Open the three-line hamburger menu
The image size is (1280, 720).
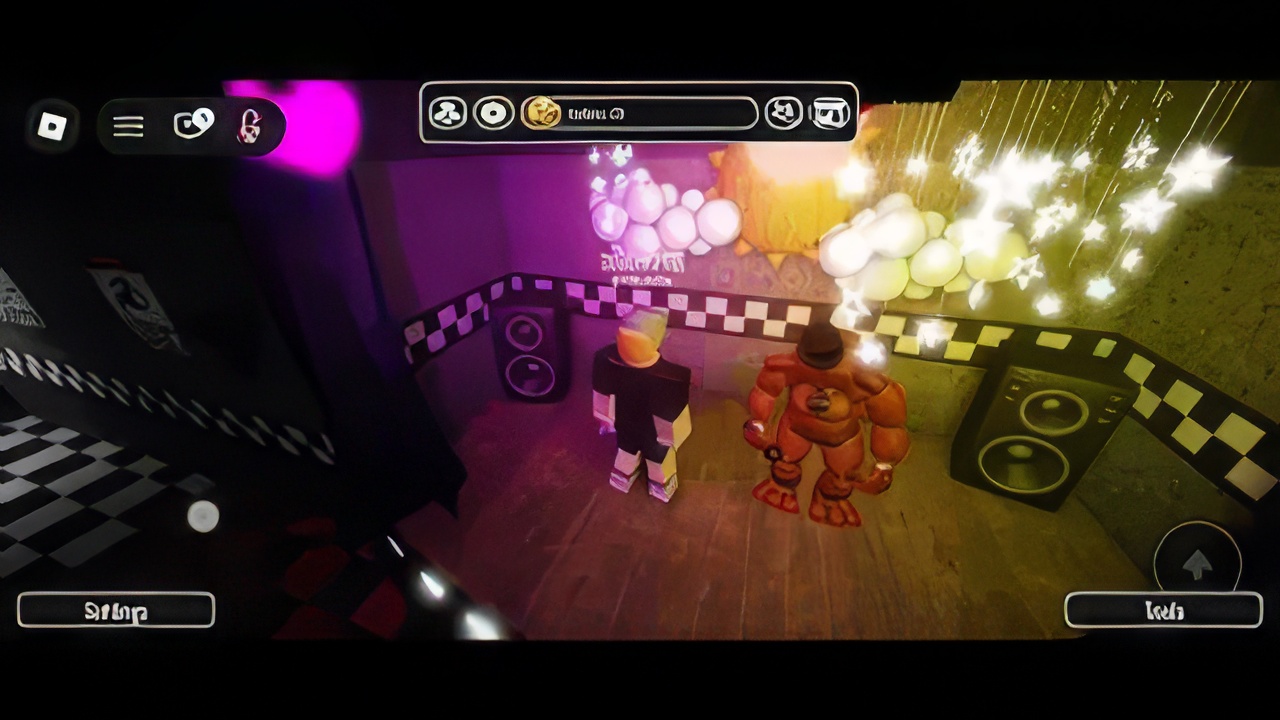coord(128,126)
